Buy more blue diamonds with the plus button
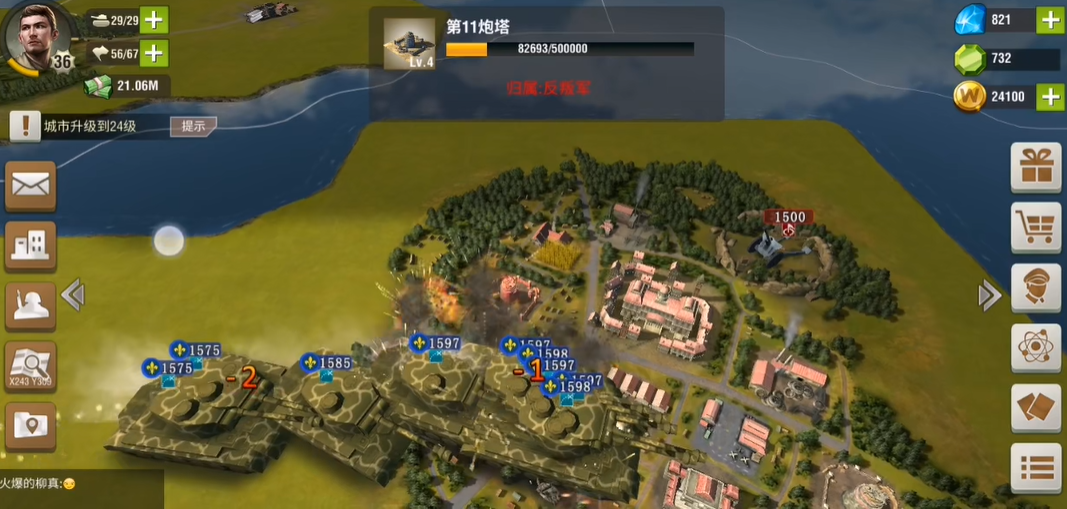The width and height of the screenshot is (1067, 509). pos(1049,20)
